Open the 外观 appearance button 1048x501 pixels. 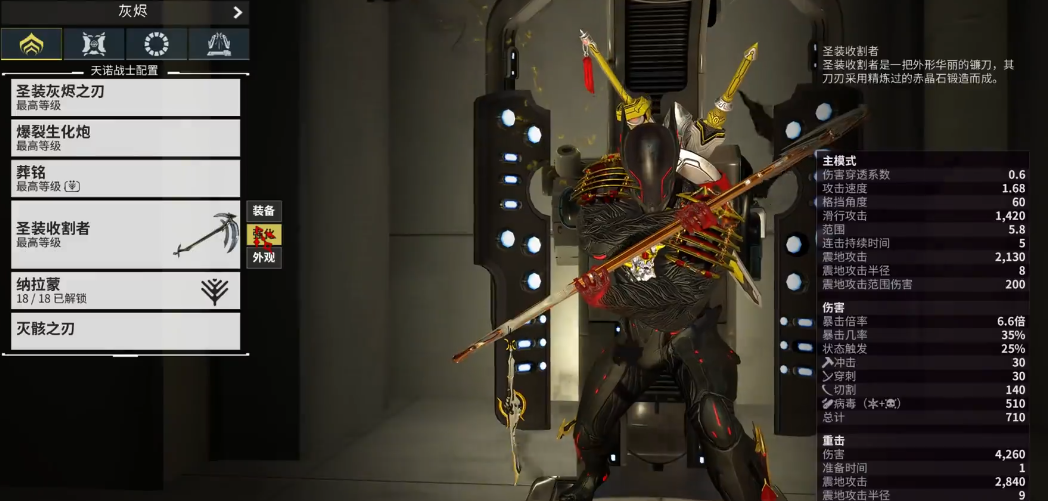[264, 257]
